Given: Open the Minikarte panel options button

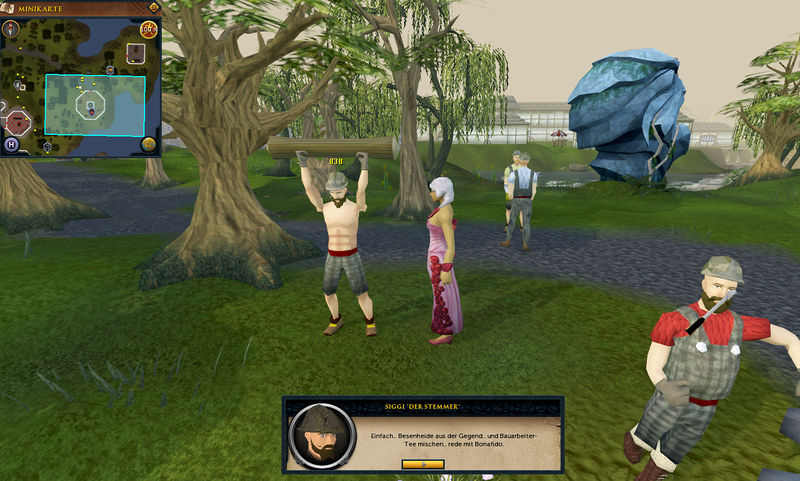Looking at the screenshot, I should coord(152,7).
